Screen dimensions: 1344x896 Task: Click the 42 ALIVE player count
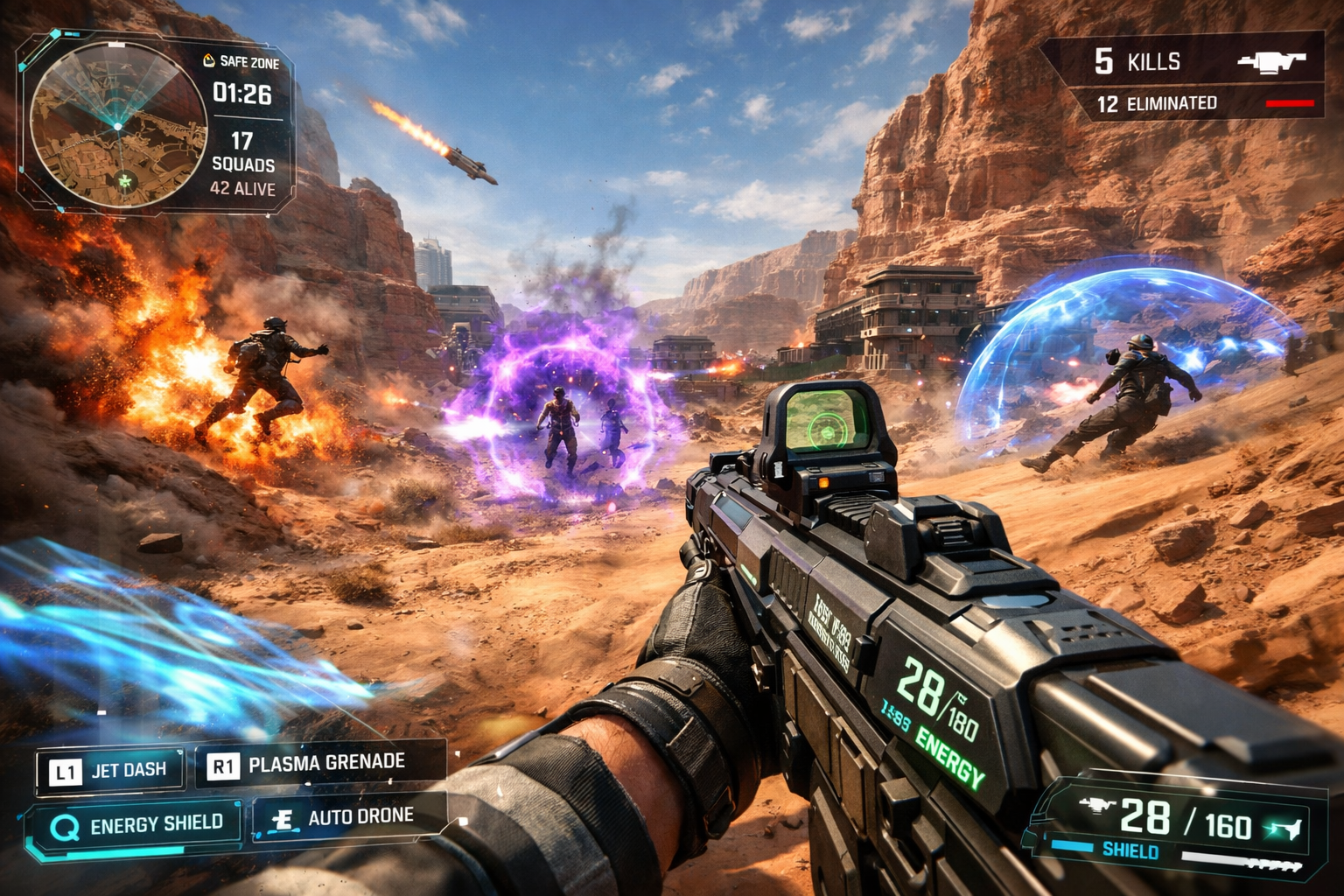243,186
